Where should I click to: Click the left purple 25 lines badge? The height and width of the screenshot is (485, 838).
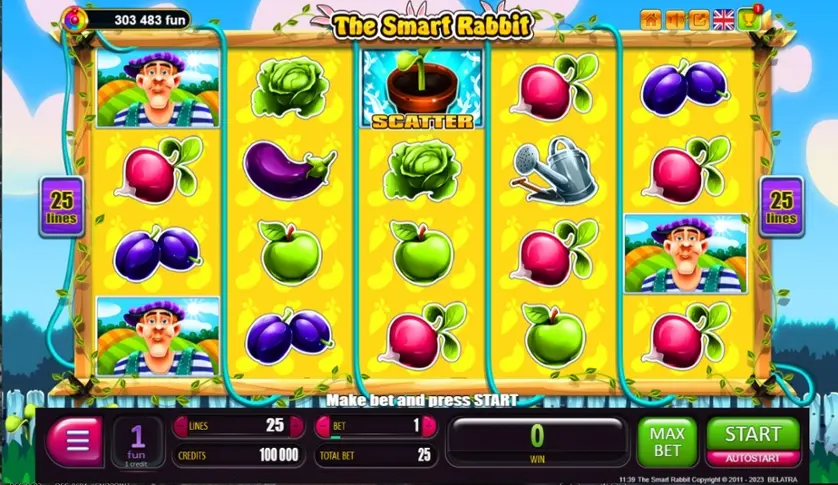[61, 207]
